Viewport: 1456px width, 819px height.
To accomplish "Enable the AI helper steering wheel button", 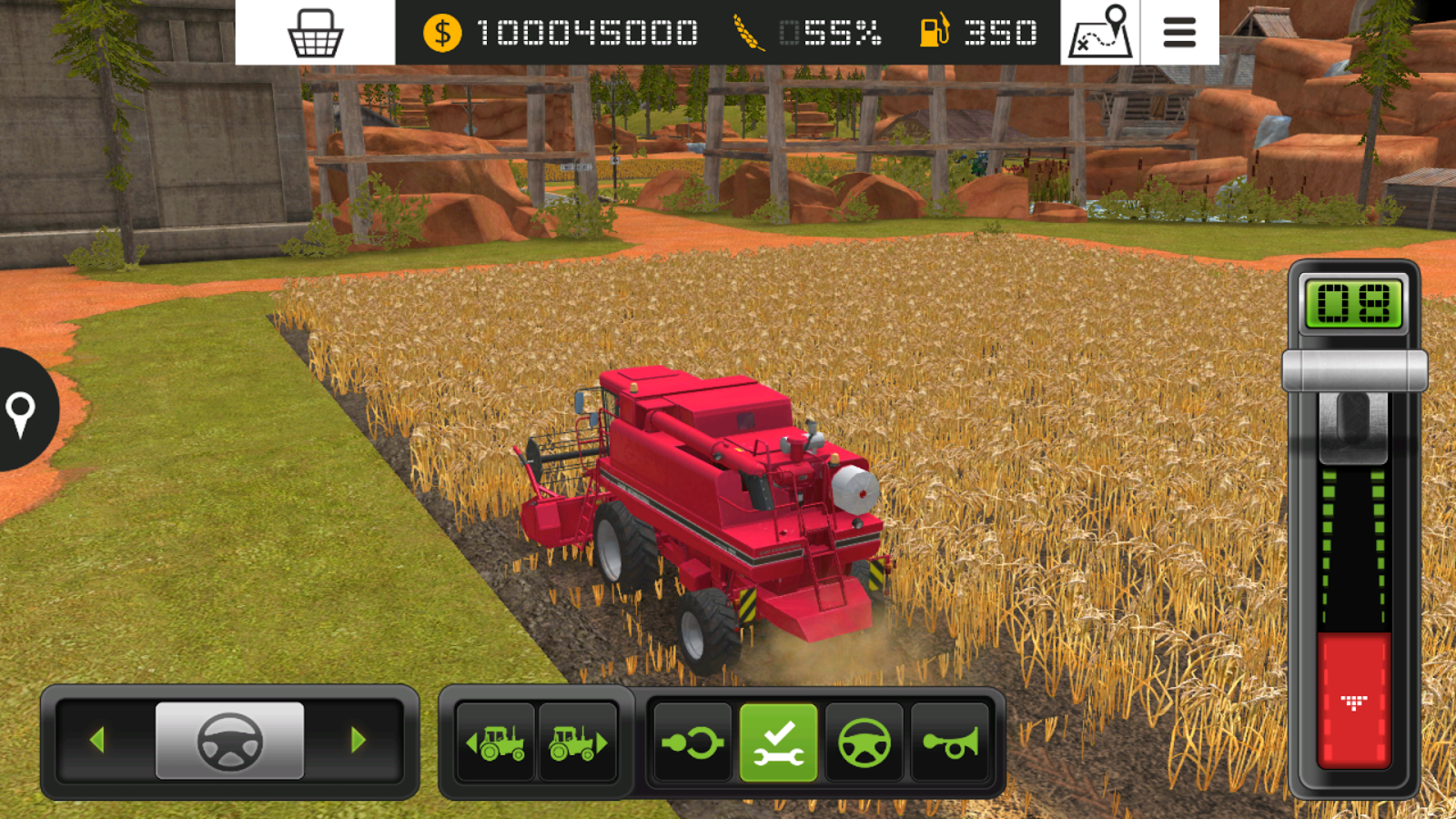I will click(864, 743).
